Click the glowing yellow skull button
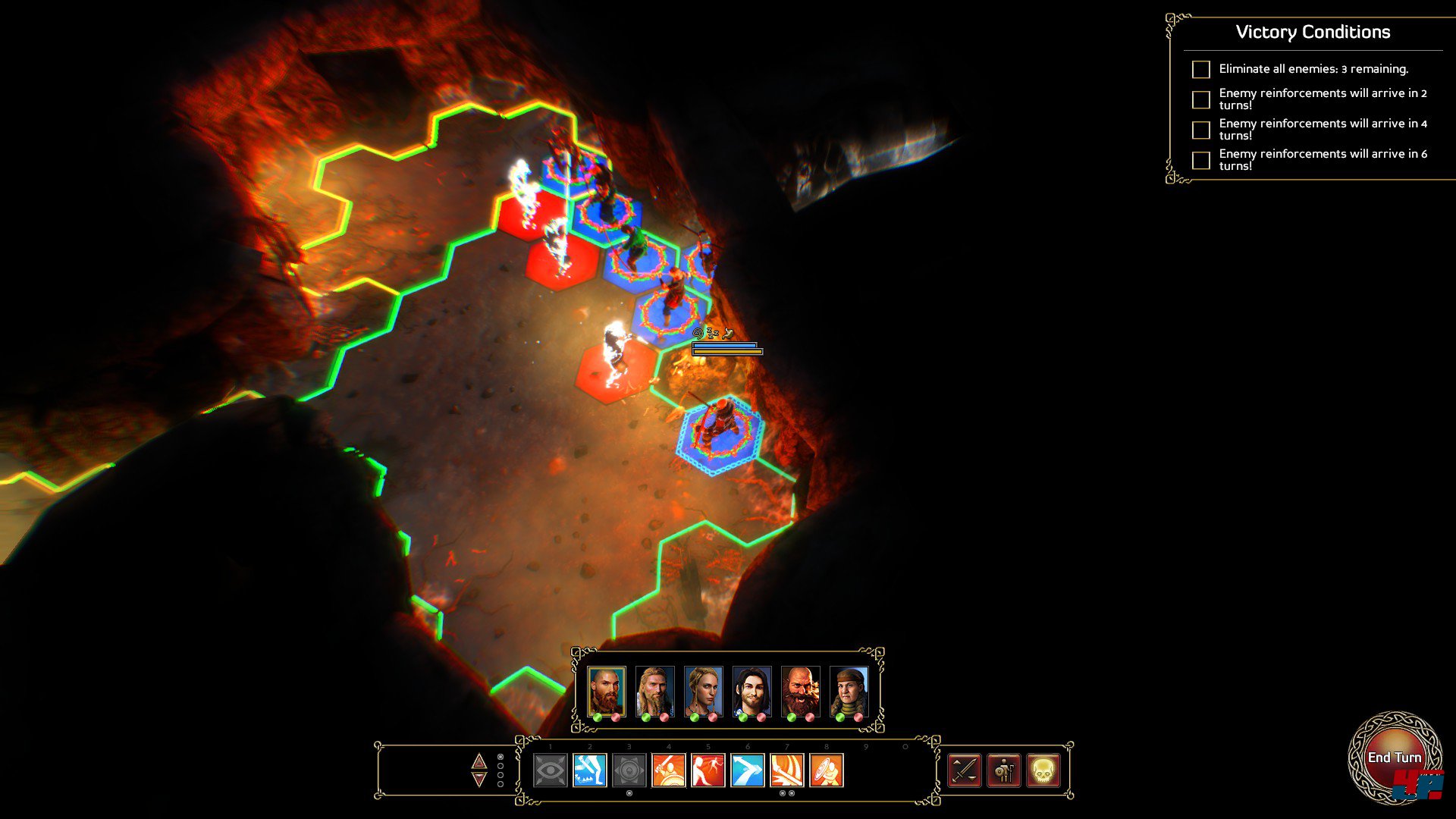Image resolution: width=1456 pixels, height=819 pixels. tap(1043, 770)
